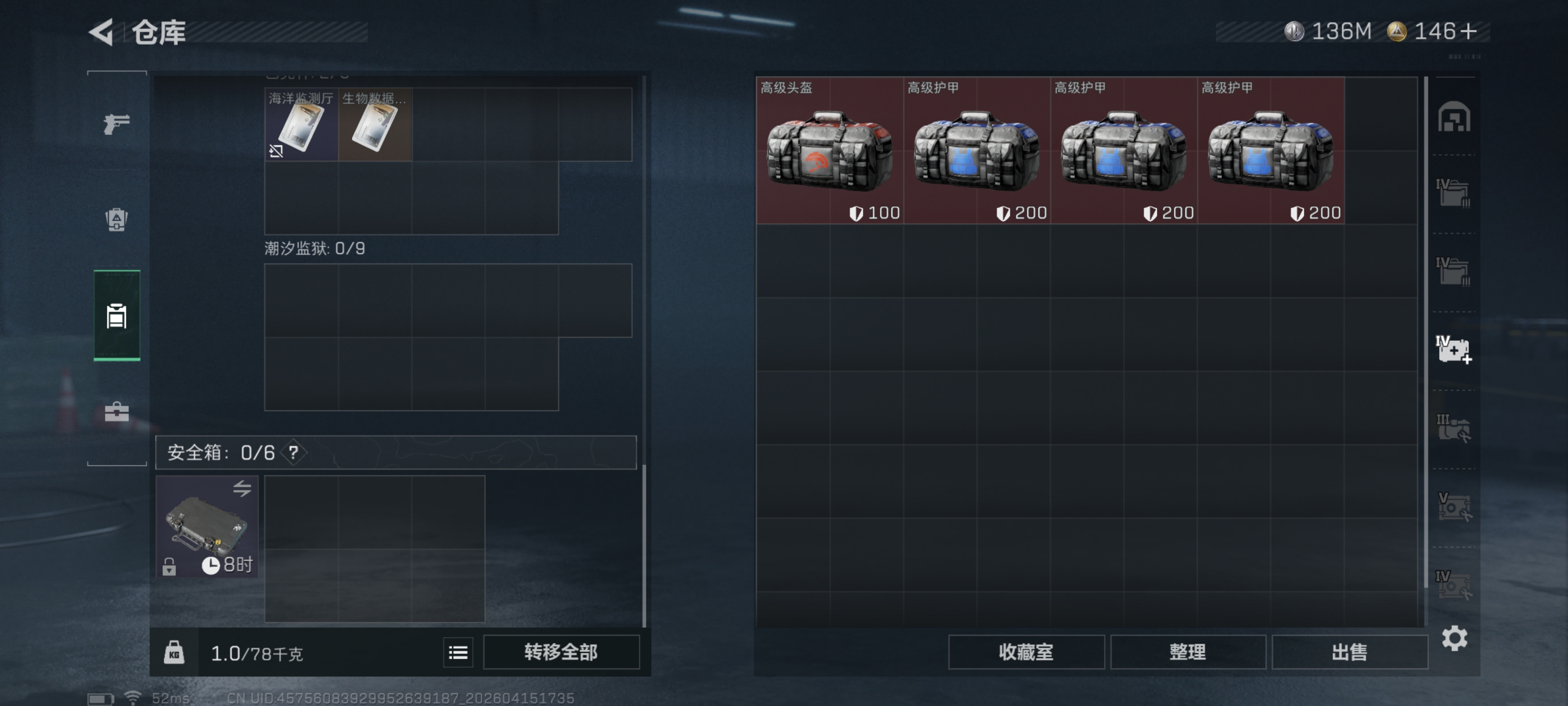The image size is (1568, 706).
Task: Open the inventory list view near weight display
Action: 457,652
